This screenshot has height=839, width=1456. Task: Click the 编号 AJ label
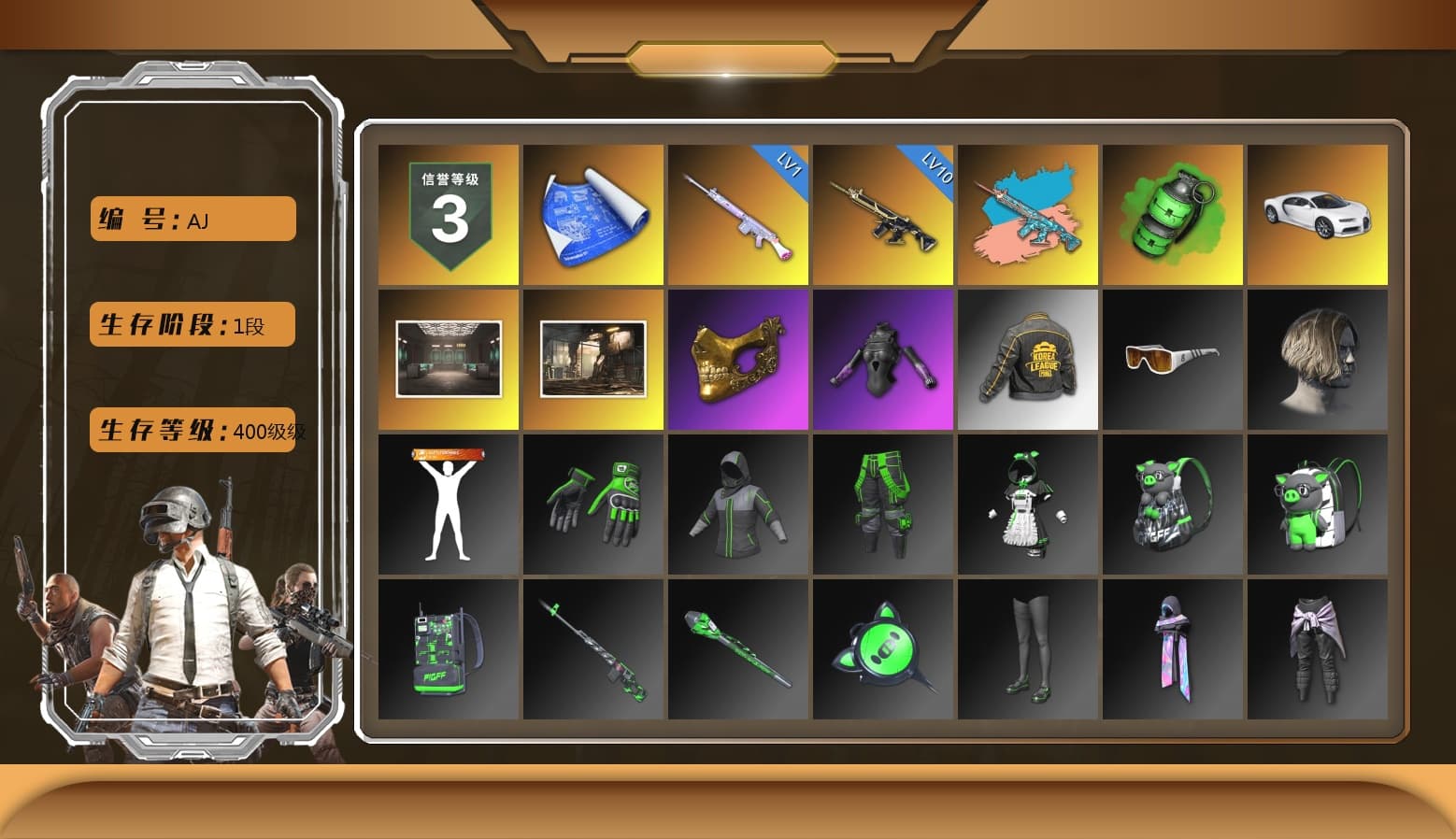[191, 218]
